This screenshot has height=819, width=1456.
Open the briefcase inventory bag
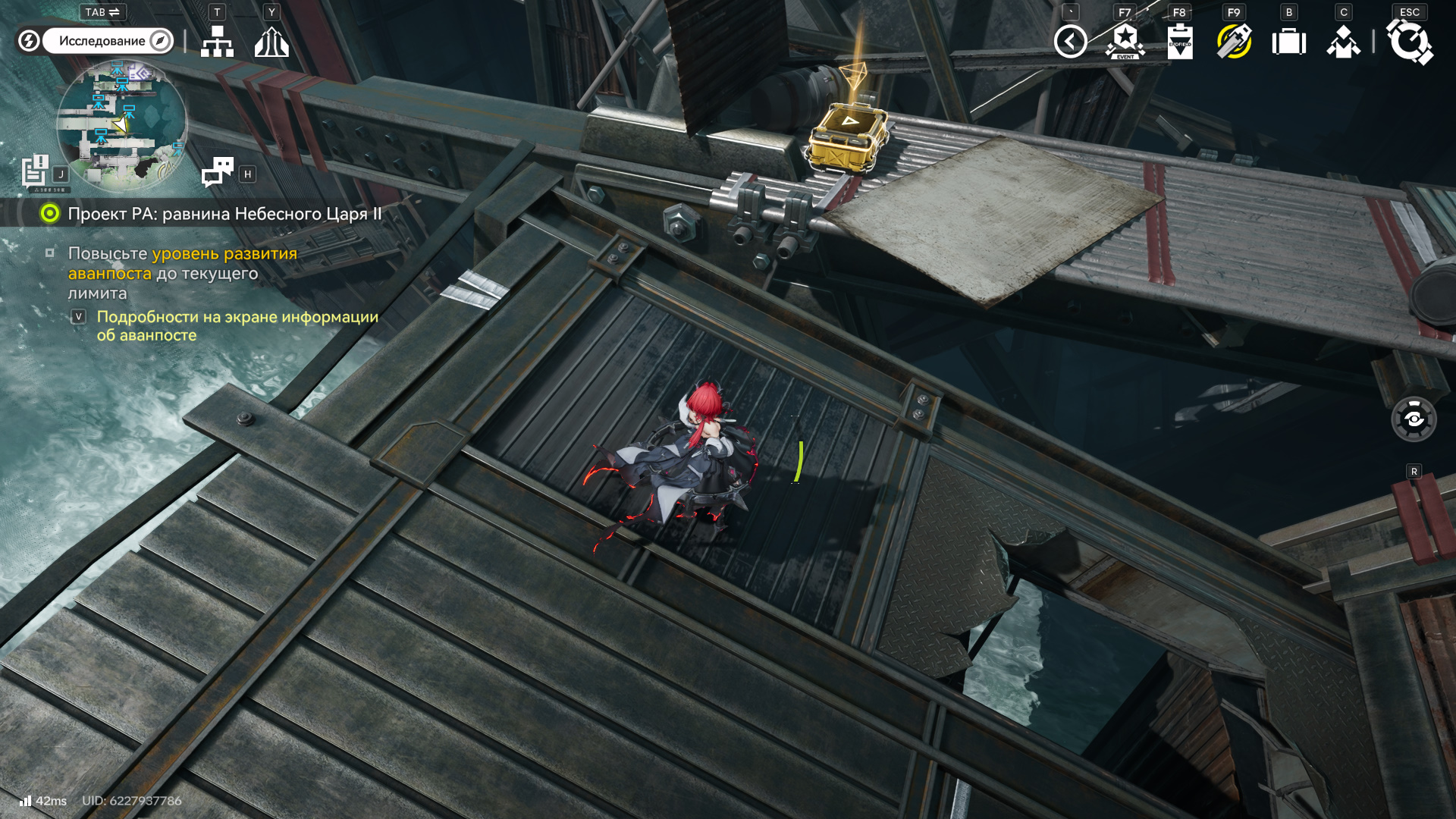point(1288,42)
